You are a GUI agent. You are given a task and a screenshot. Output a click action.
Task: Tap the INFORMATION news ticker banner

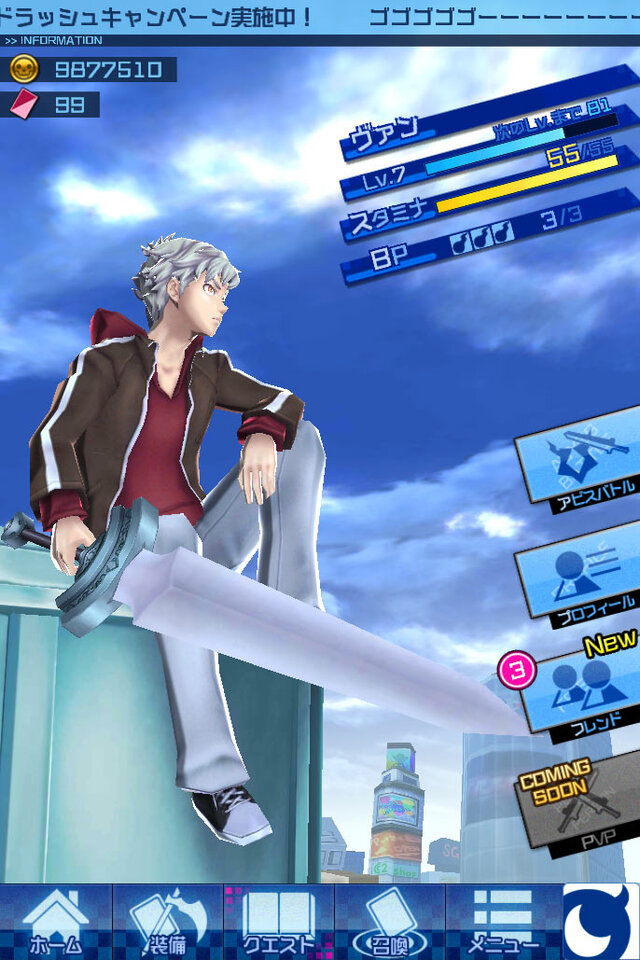pyautogui.click(x=320, y=22)
